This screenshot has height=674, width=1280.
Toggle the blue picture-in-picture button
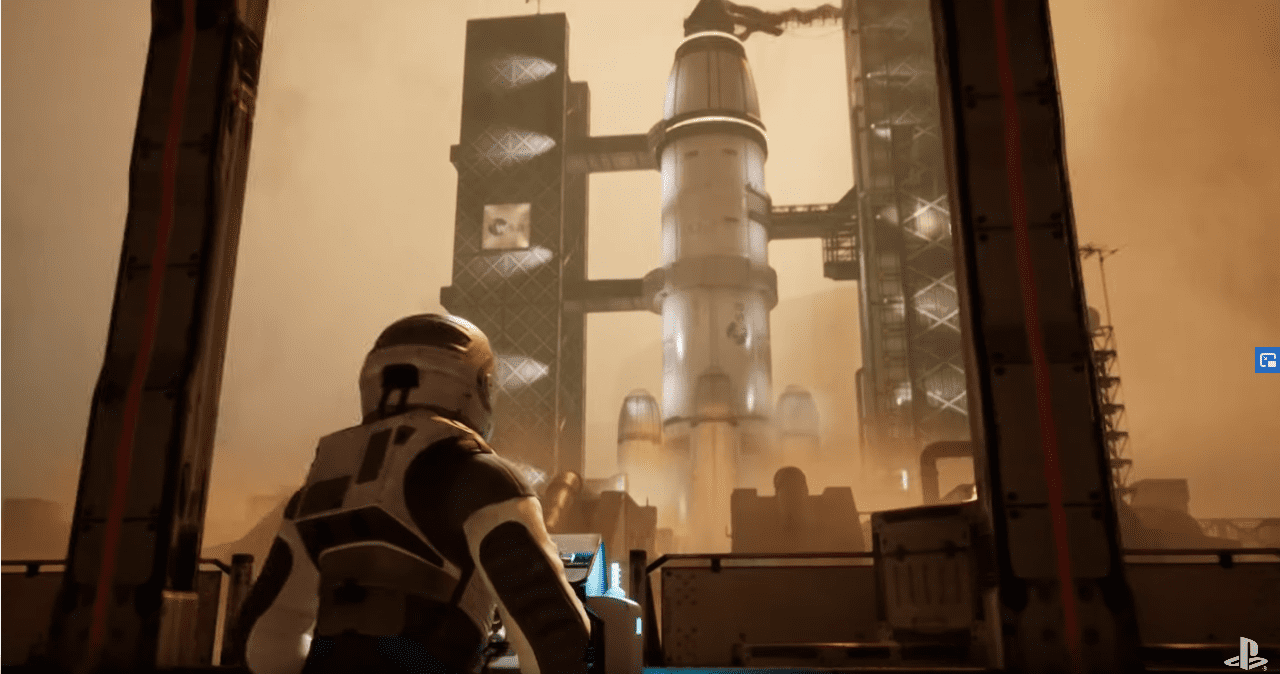click(x=1267, y=360)
